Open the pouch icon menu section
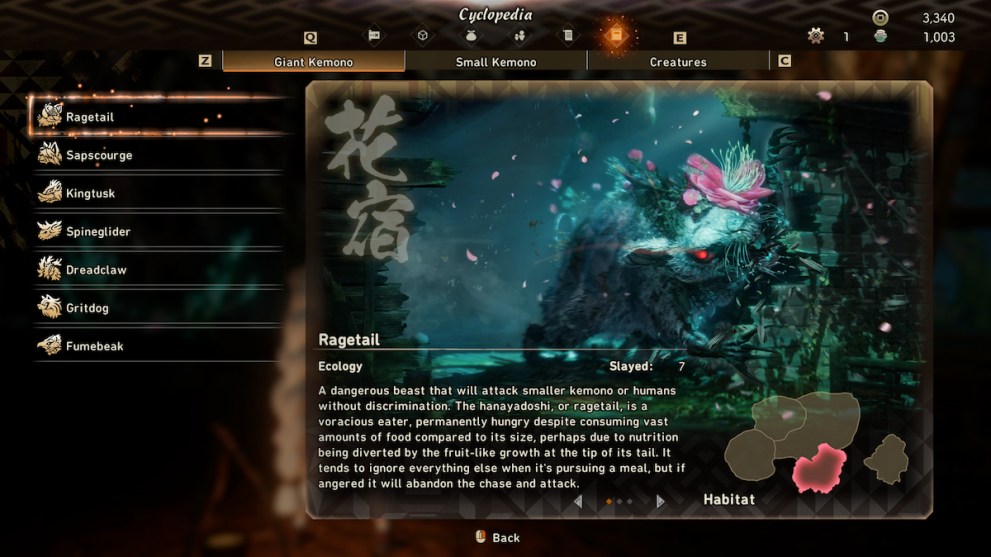 471,36
